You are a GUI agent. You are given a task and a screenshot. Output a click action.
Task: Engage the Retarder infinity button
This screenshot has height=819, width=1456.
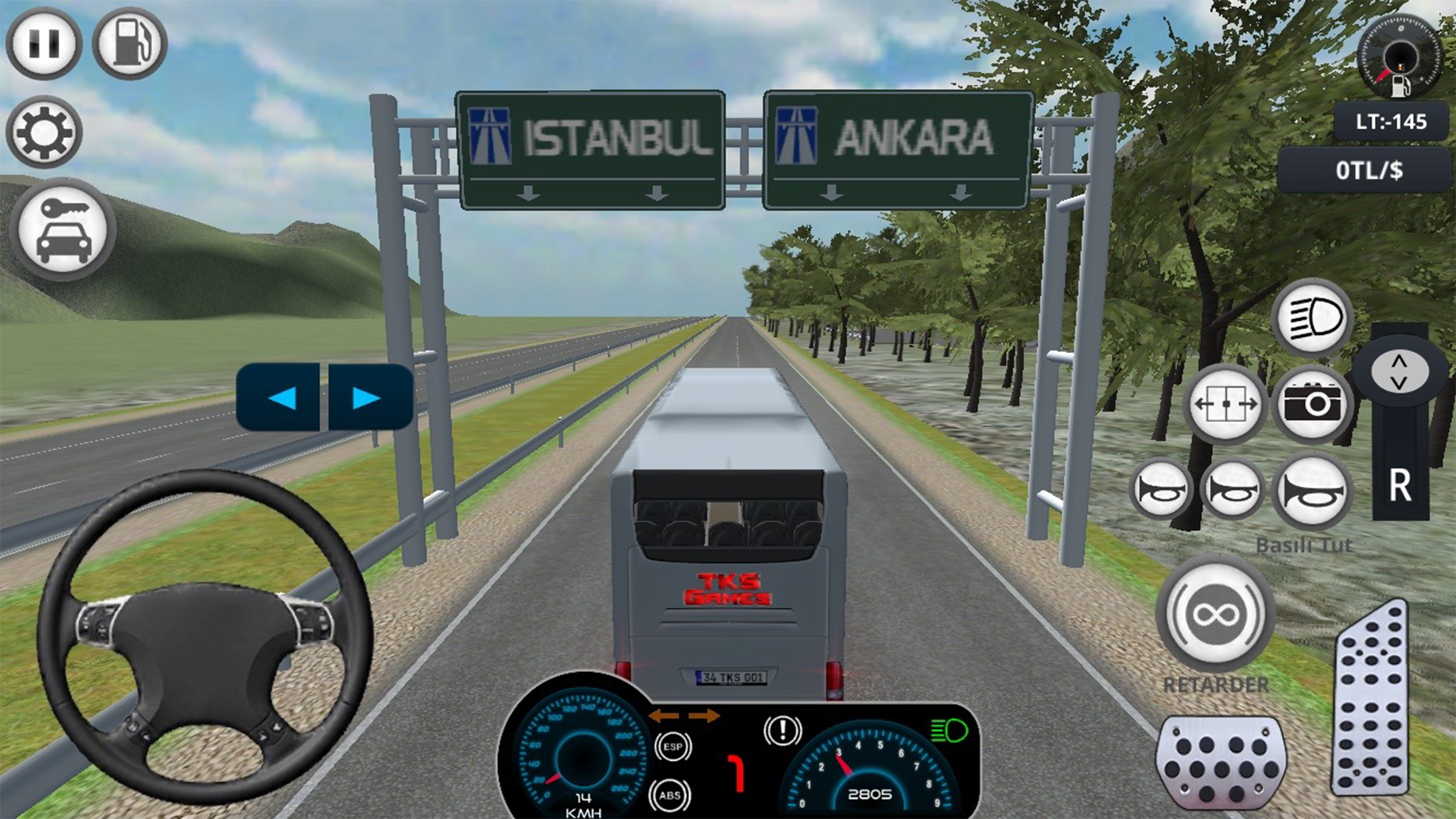[x=1215, y=615]
